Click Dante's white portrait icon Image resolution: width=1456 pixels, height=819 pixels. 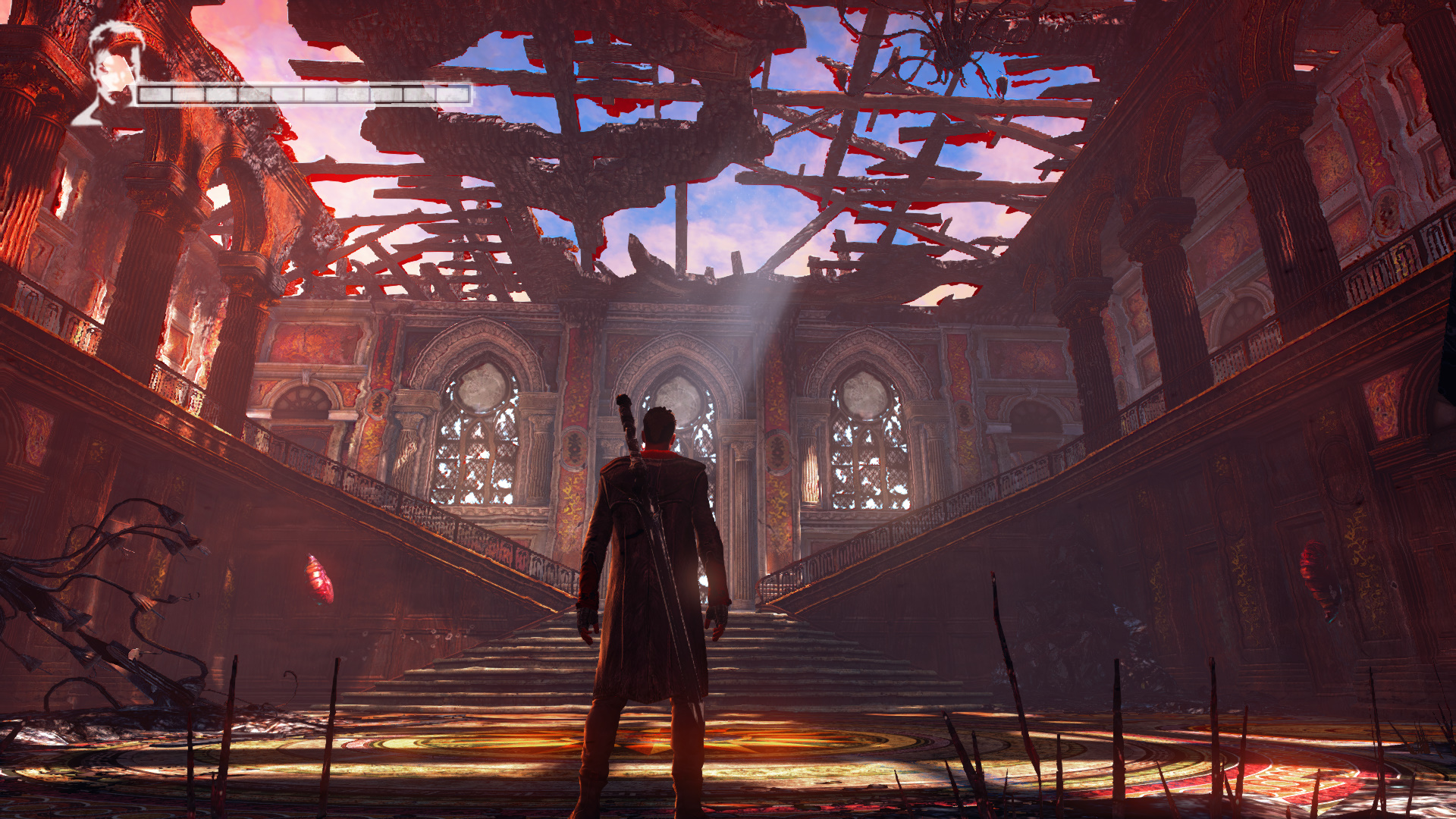(111, 72)
